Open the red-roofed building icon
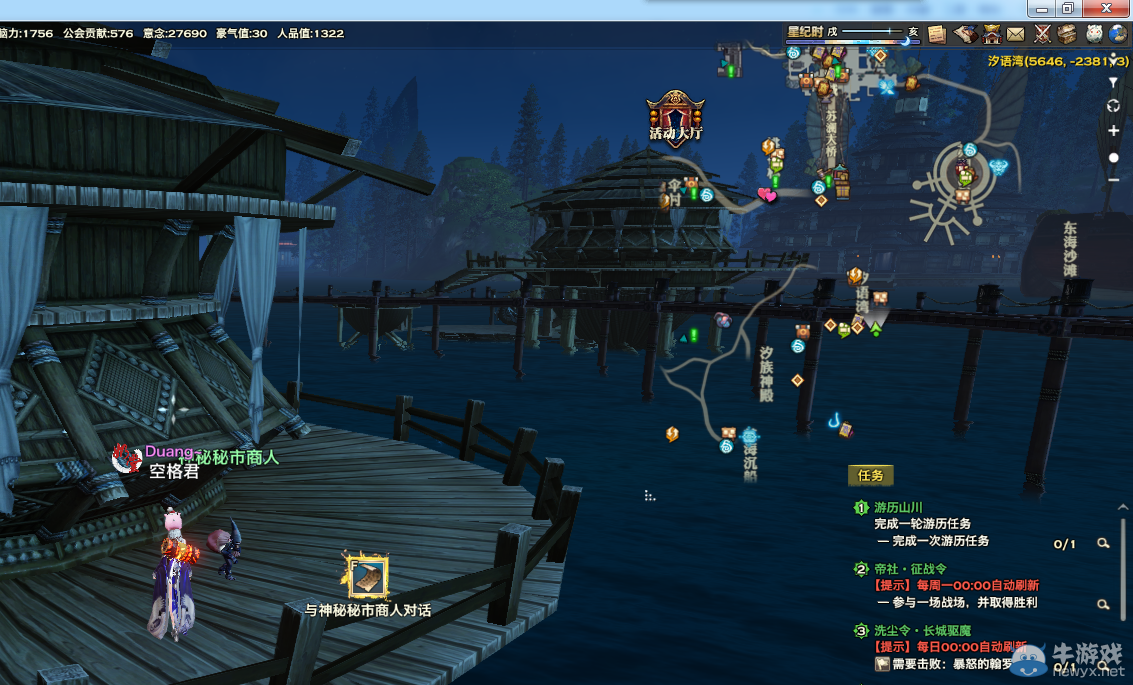Screen dimensions: 1133x685 pos(991,34)
